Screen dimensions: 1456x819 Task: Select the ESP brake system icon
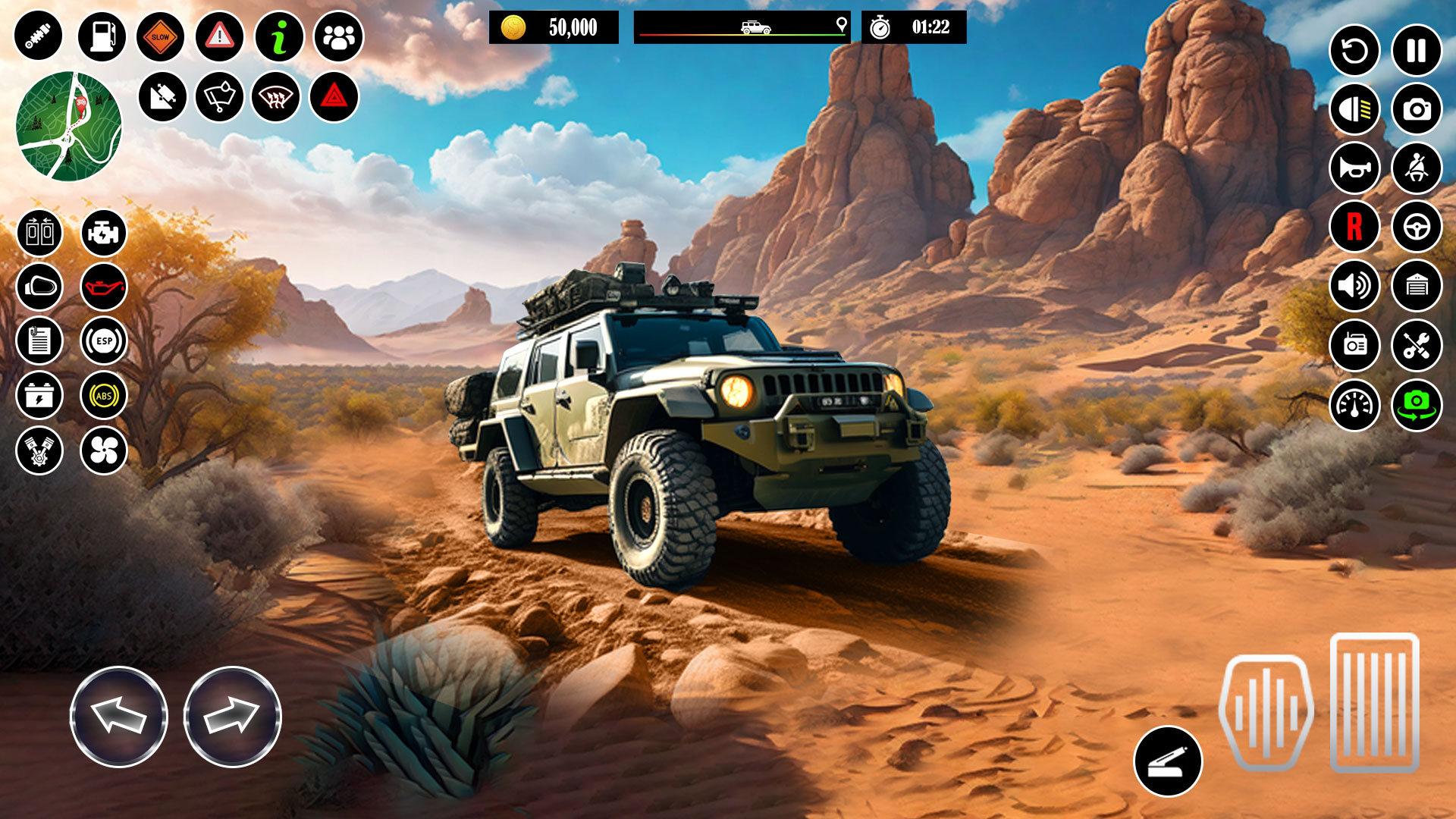pos(105,340)
